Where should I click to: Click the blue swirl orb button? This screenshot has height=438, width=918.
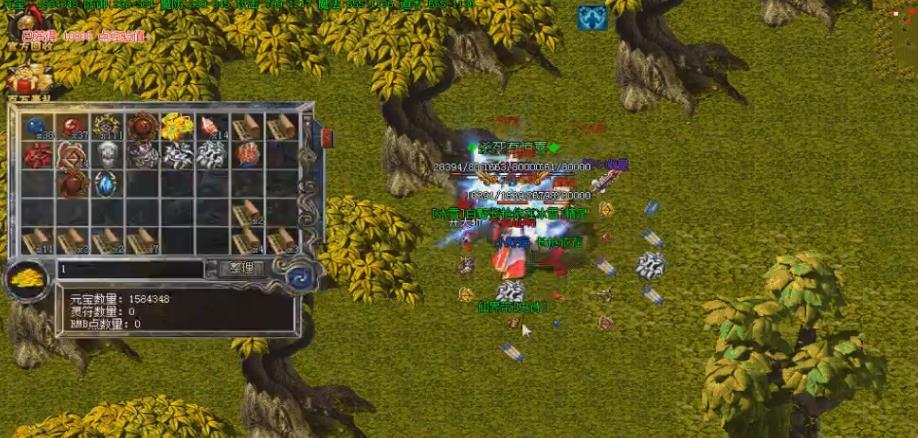pos(297,274)
